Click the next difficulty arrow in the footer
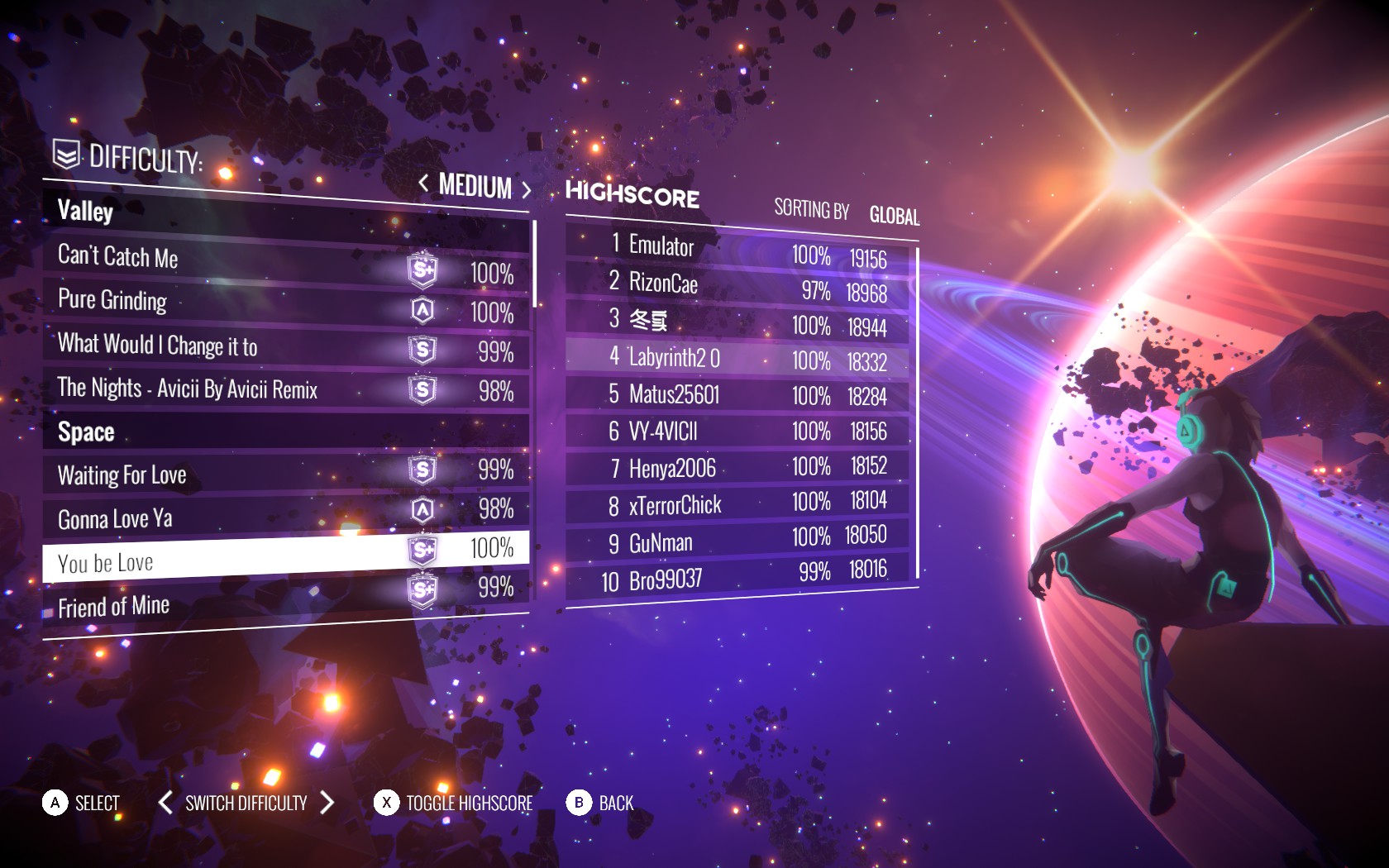 (327, 802)
